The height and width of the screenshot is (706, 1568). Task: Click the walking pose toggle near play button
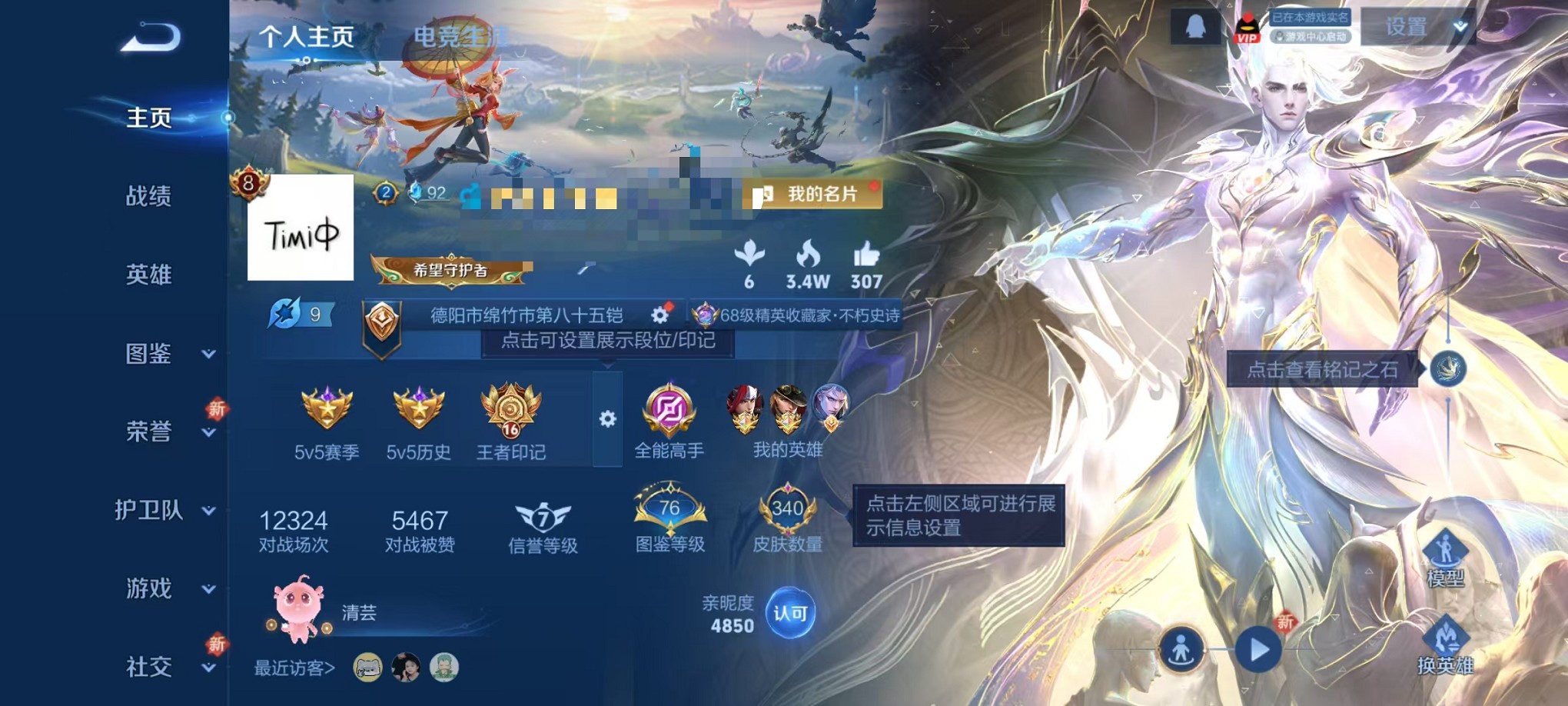1181,650
